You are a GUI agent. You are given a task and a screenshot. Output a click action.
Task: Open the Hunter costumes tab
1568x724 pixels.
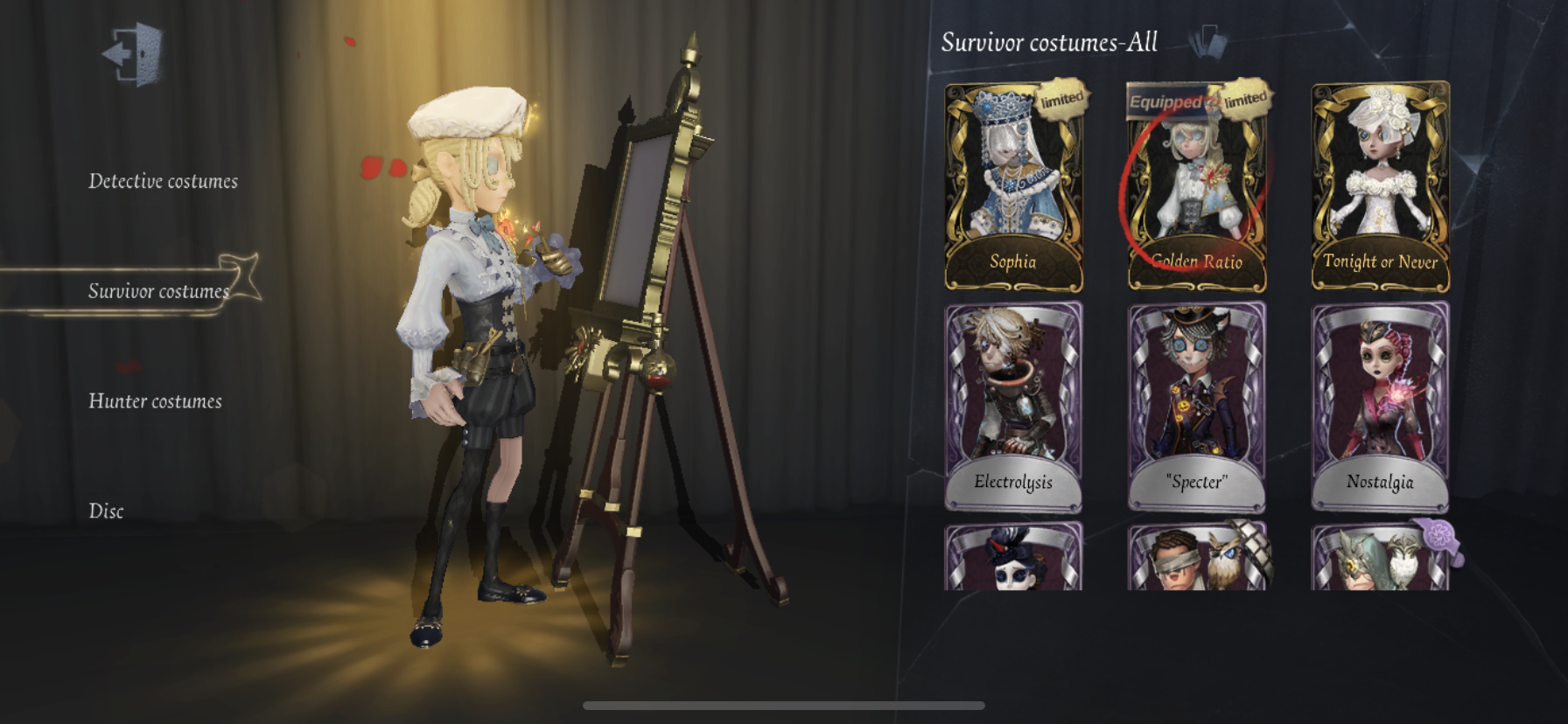155,401
